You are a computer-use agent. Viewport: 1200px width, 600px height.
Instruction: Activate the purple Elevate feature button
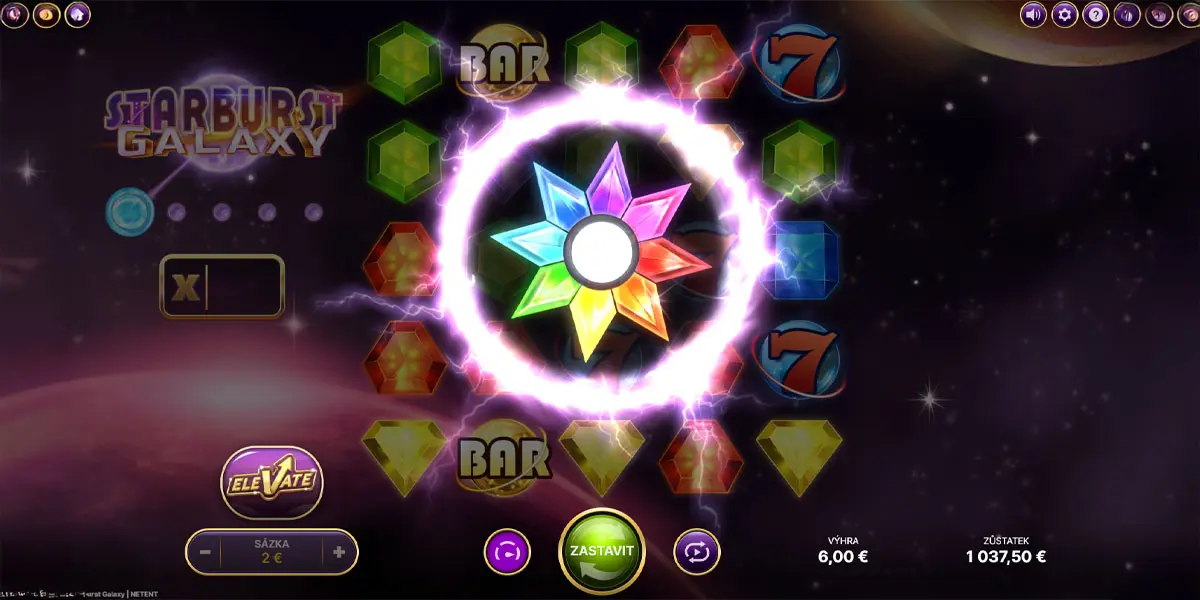pyautogui.click(x=271, y=482)
